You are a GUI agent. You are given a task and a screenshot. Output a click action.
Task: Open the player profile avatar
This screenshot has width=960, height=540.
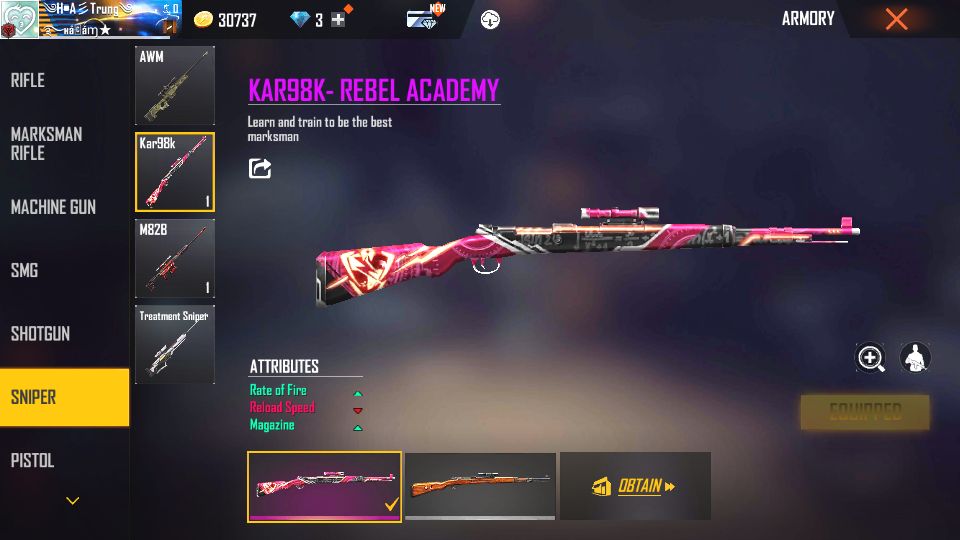[20, 19]
